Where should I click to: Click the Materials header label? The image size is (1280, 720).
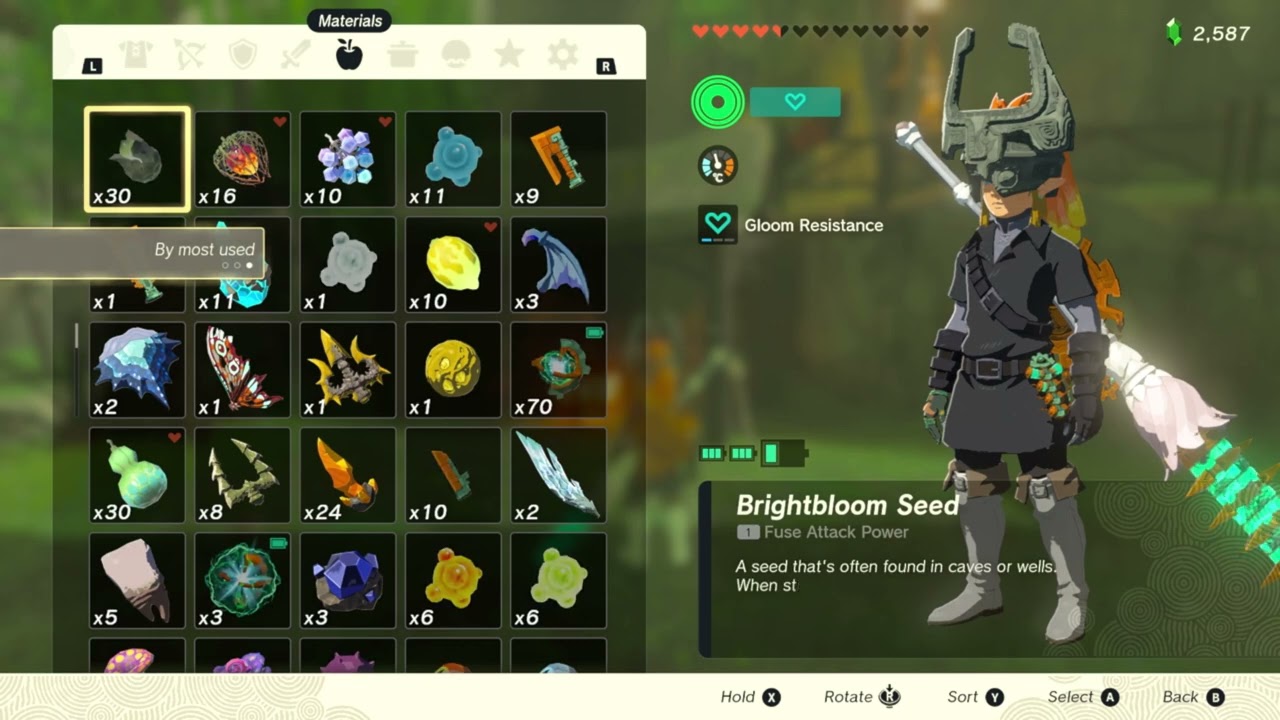(351, 20)
